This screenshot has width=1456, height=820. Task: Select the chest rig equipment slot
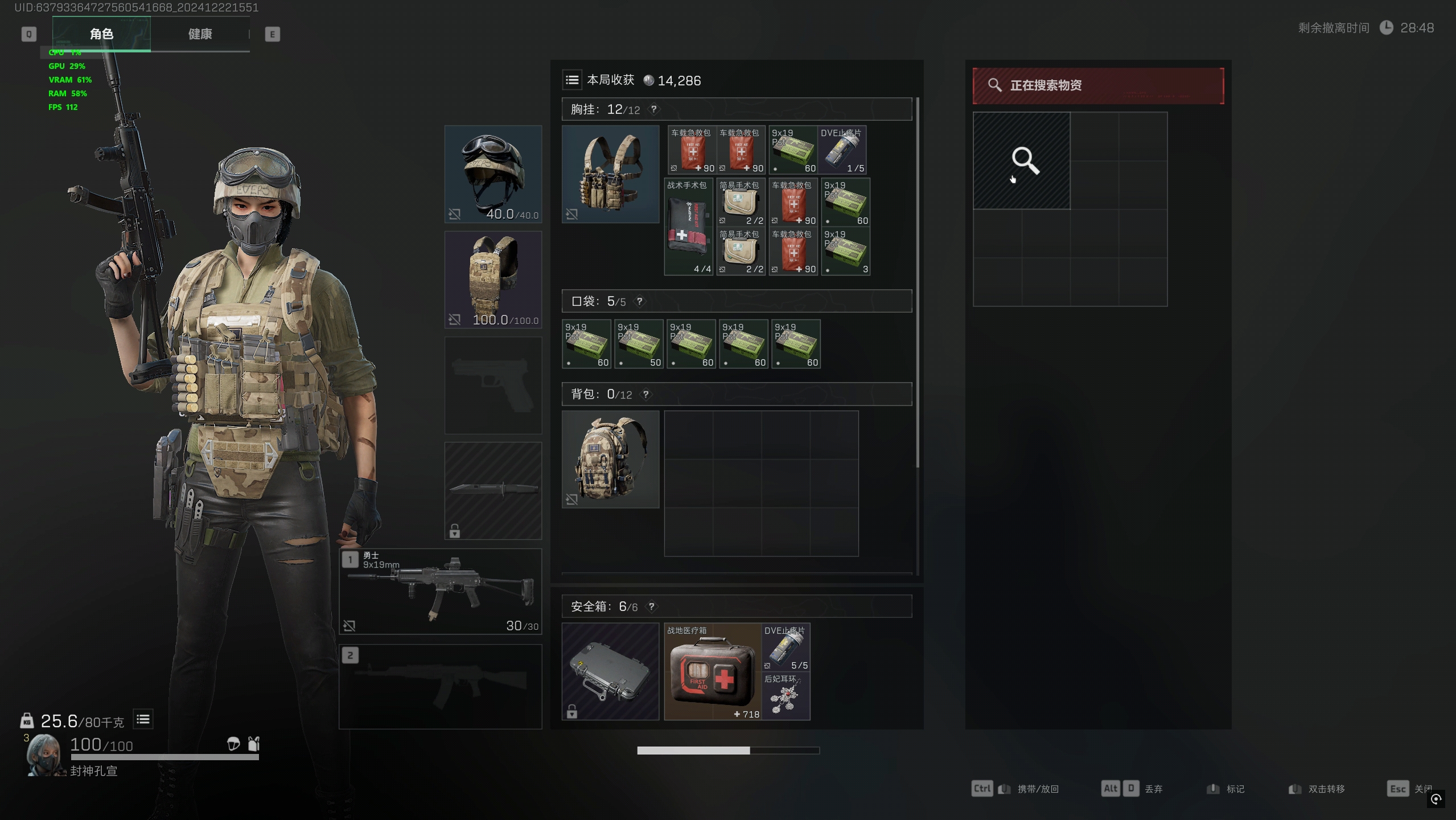click(x=610, y=174)
